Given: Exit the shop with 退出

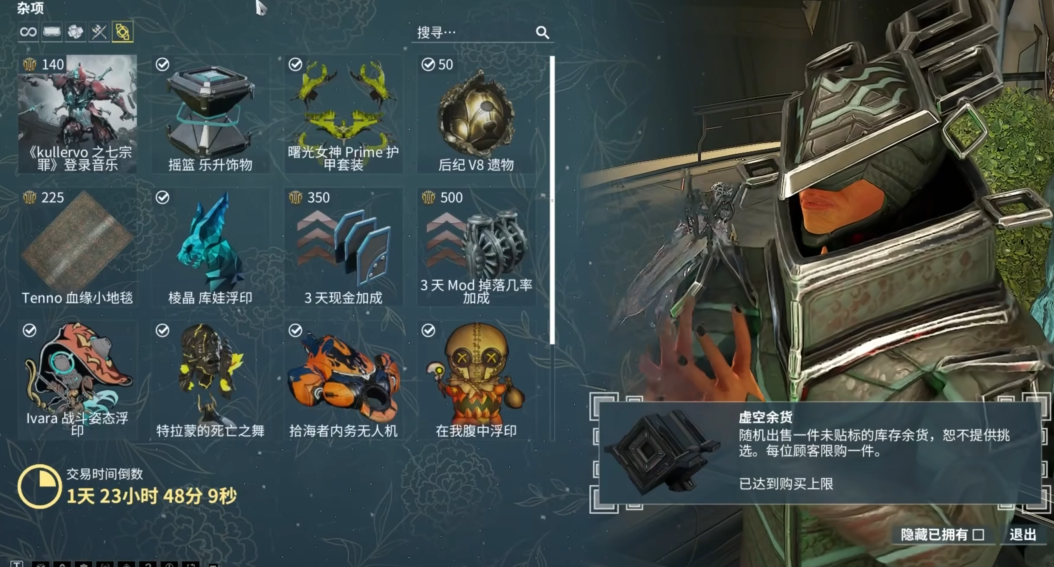Looking at the screenshot, I should (x=1023, y=535).
